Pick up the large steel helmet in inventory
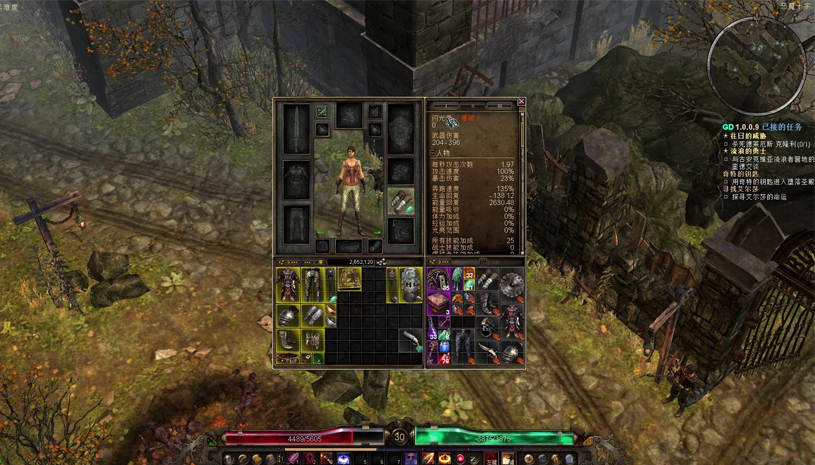 (x=410, y=284)
